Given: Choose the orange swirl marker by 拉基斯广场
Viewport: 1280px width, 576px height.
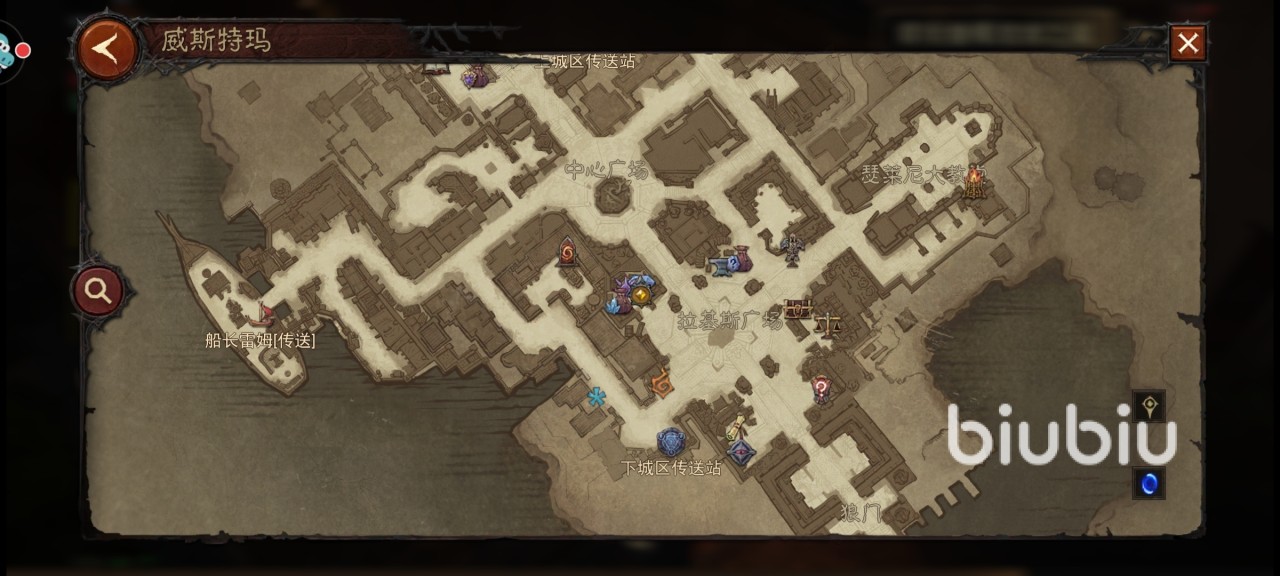Looking at the screenshot, I should click(661, 382).
